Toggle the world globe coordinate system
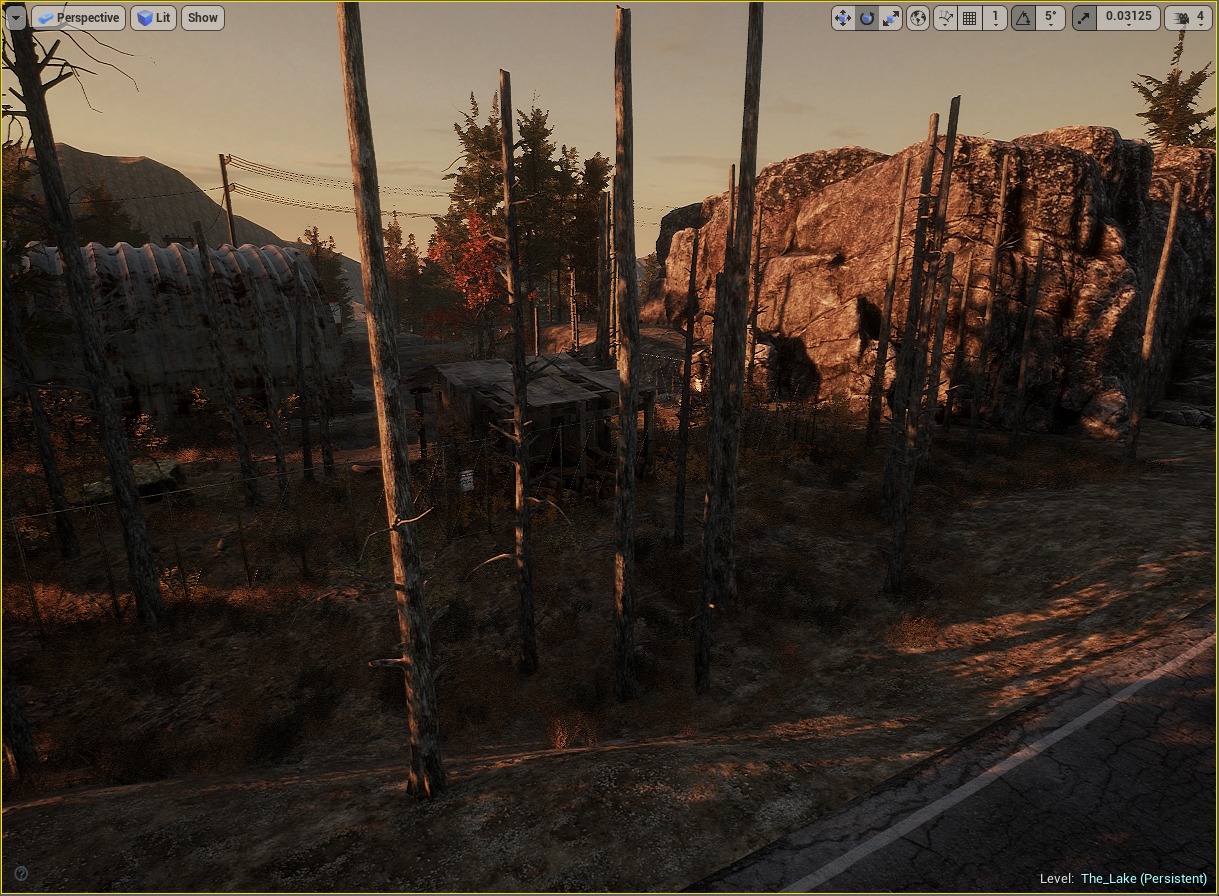Viewport: 1219px width, 896px height. click(918, 18)
